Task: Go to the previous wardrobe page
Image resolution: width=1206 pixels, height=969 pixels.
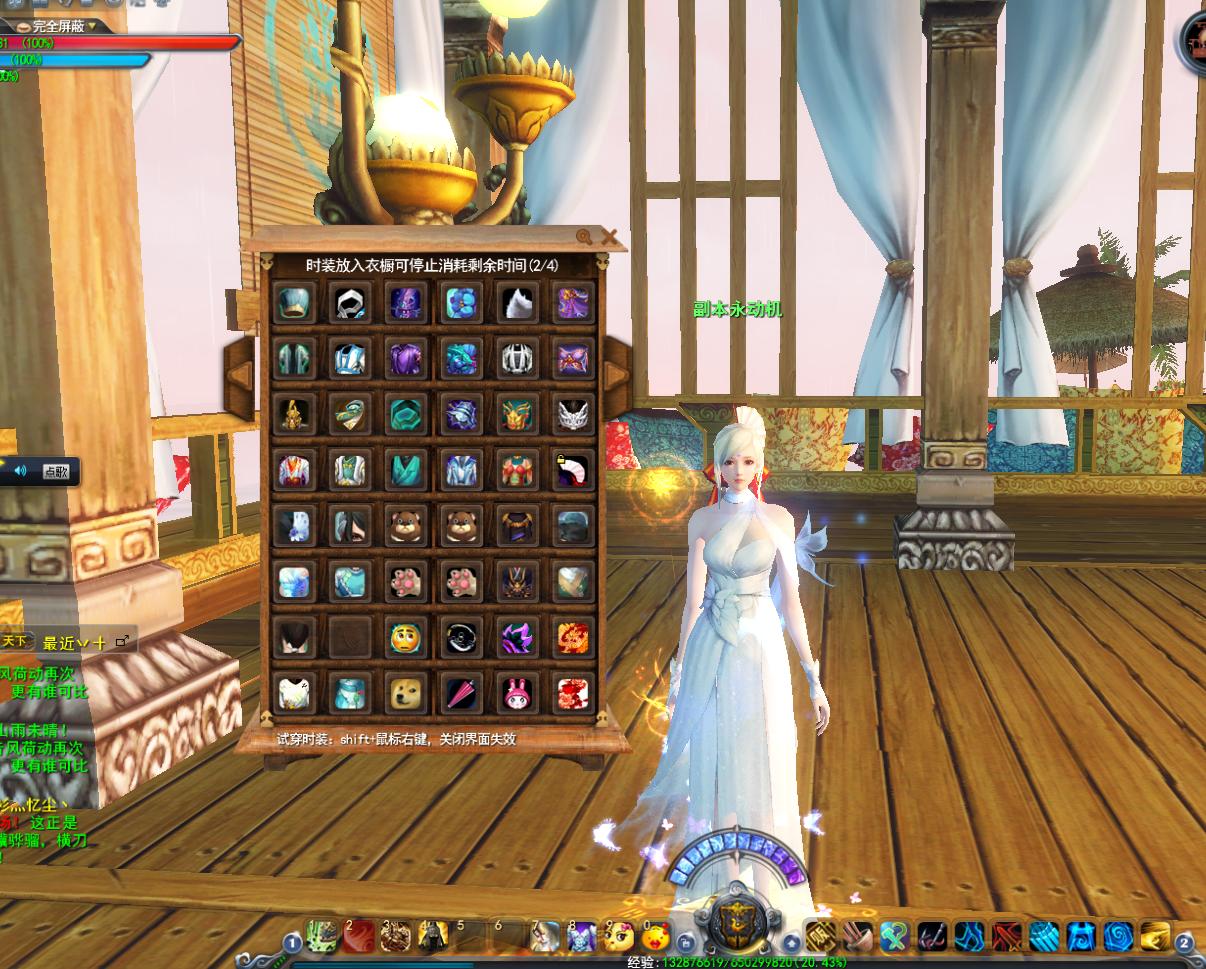Action: 240,375
